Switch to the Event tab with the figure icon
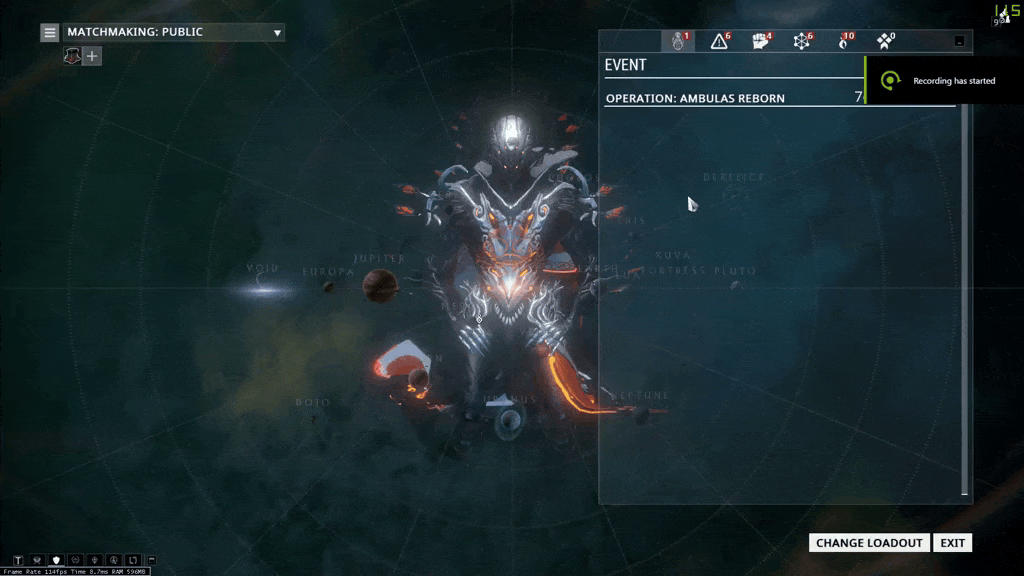The height and width of the screenshot is (576, 1024). pos(678,41)
